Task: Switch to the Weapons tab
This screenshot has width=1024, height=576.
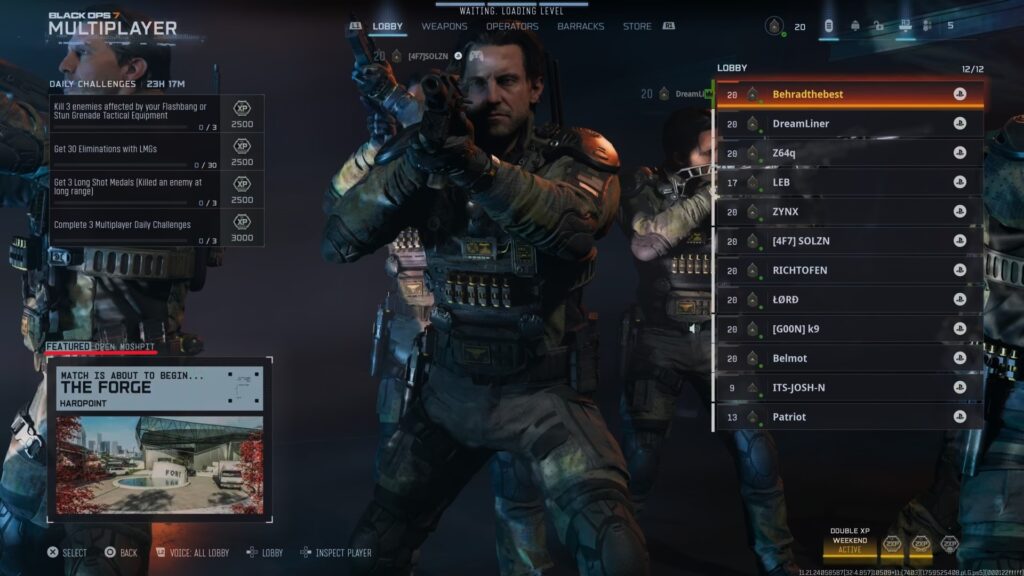Action: (x=444, y=26)
